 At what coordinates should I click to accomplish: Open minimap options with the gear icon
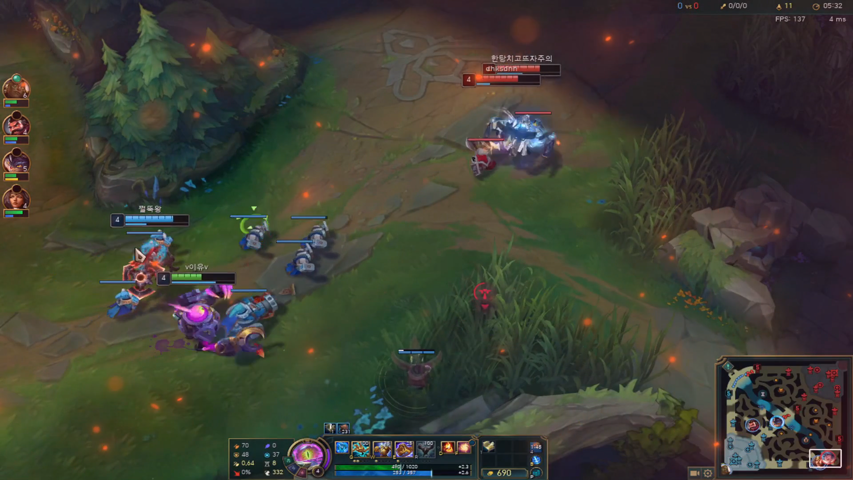708,473
